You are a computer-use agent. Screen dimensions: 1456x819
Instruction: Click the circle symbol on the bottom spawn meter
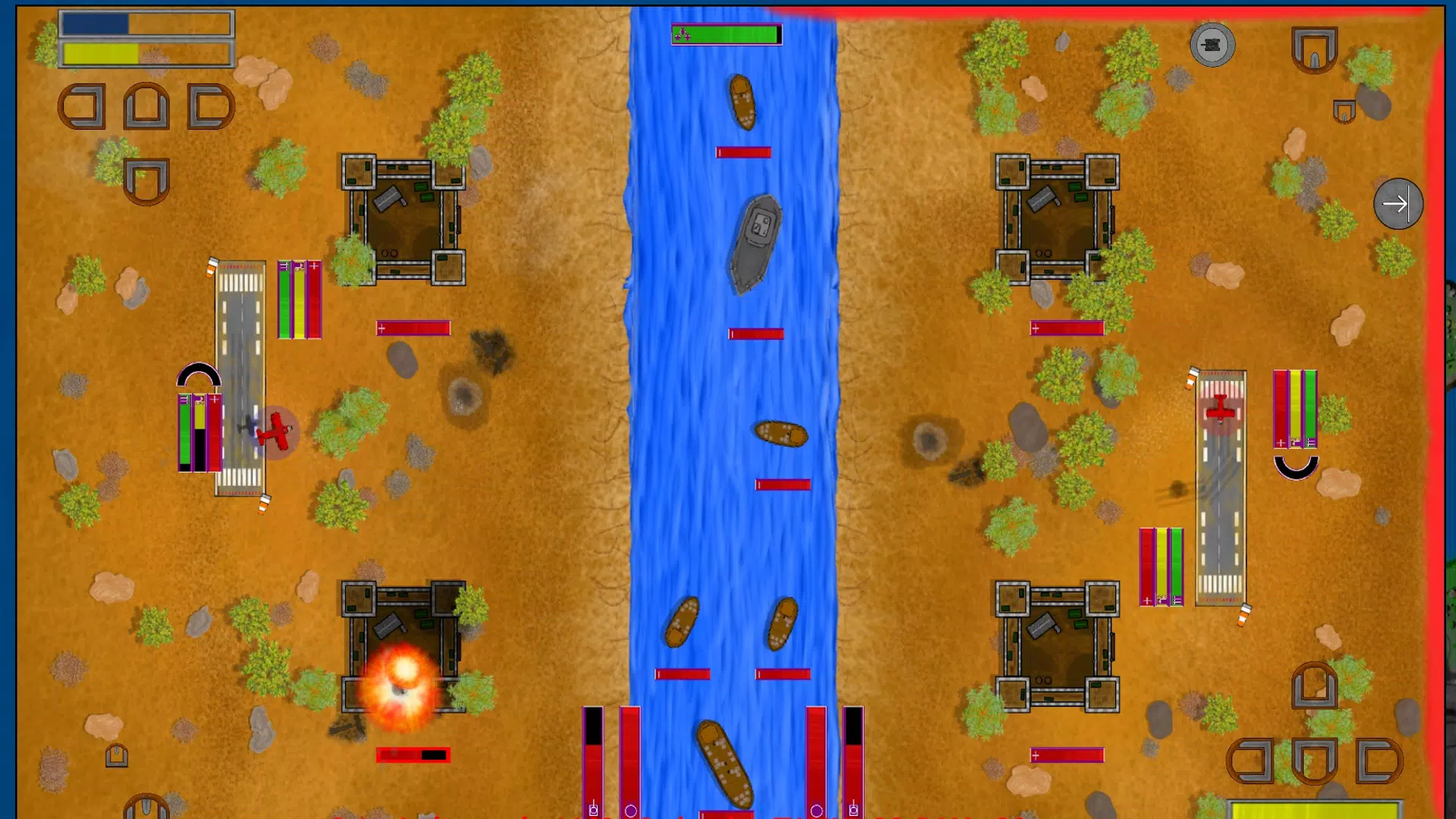point(630,811)
